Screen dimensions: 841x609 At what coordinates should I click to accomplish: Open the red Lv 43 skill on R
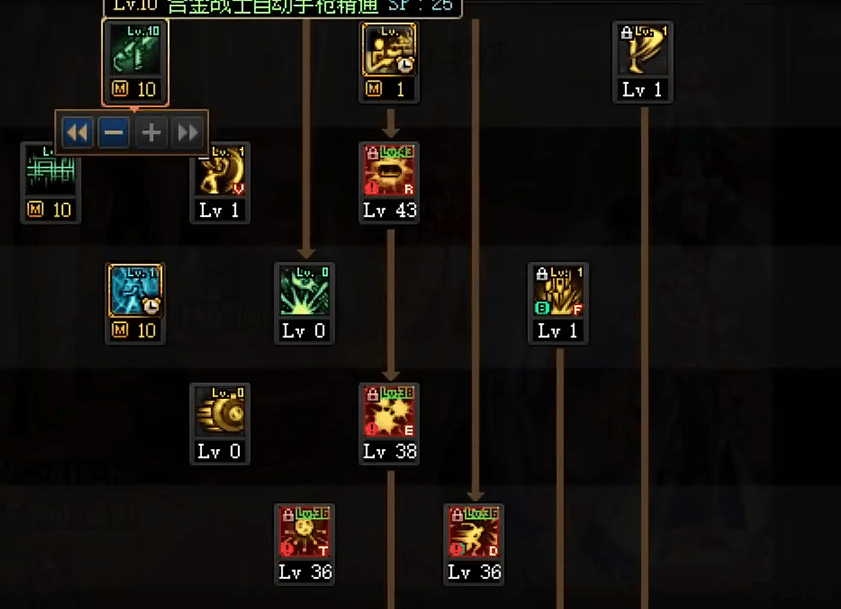point(389,171)
